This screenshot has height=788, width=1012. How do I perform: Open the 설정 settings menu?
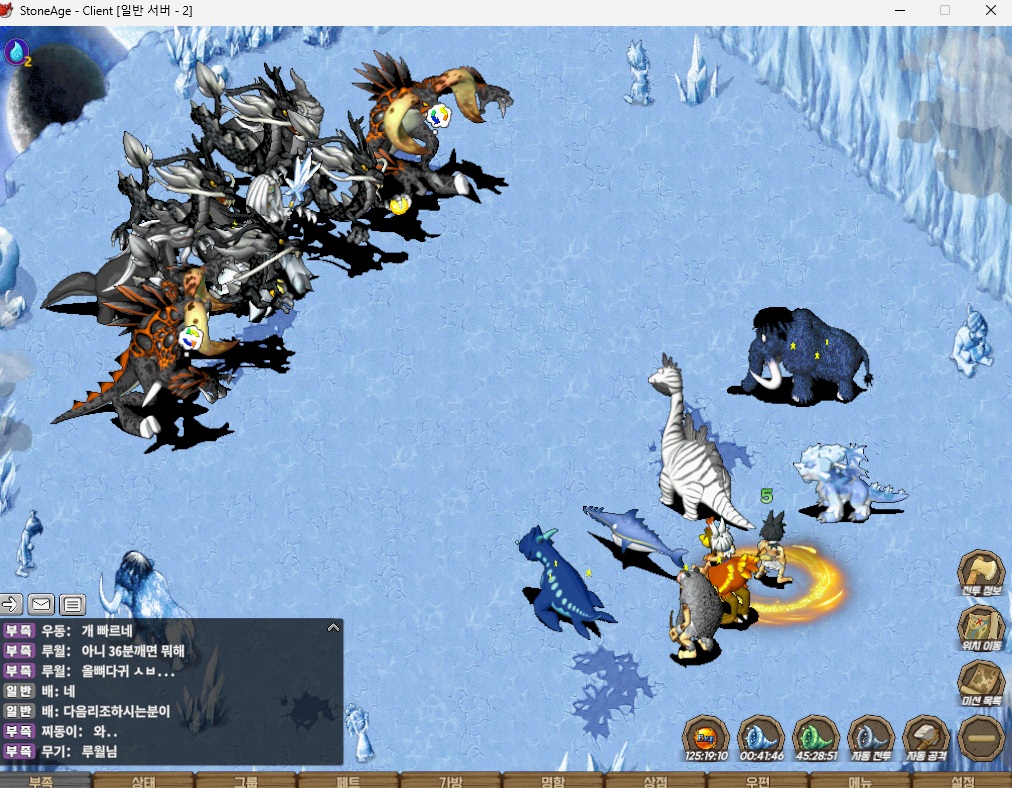(962, 781)
